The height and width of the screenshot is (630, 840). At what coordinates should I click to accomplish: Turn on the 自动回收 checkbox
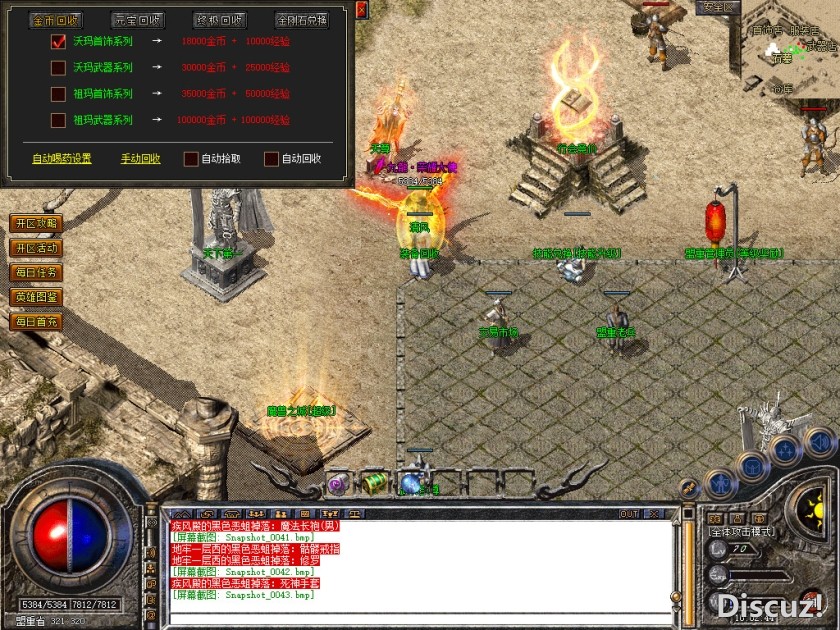tap(271, 158)
